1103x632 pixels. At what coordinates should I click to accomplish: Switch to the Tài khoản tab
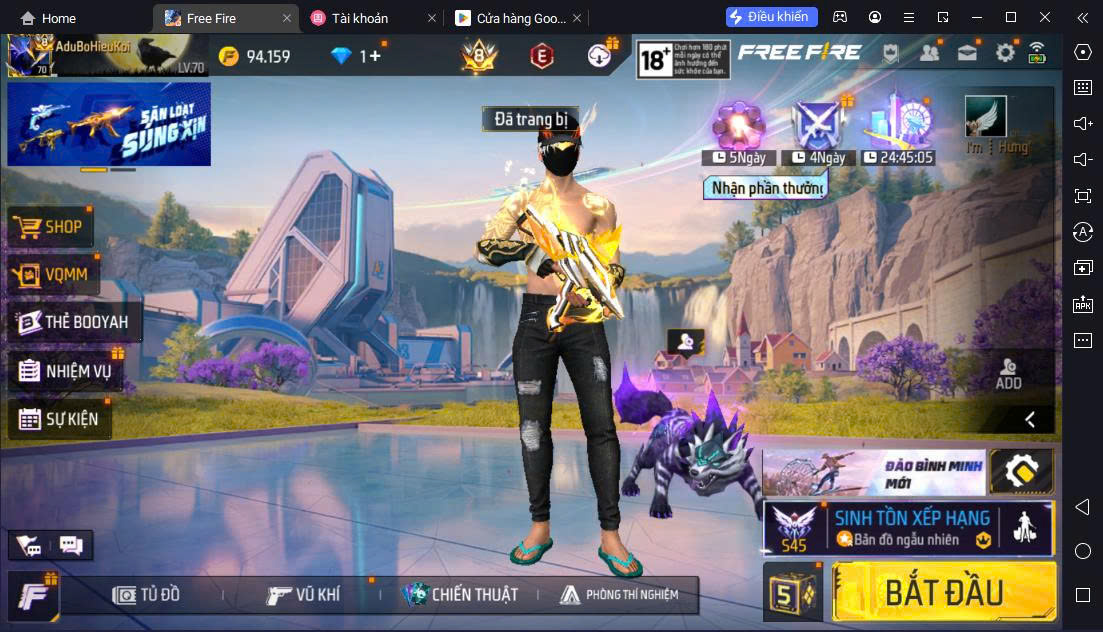[361, 18]
